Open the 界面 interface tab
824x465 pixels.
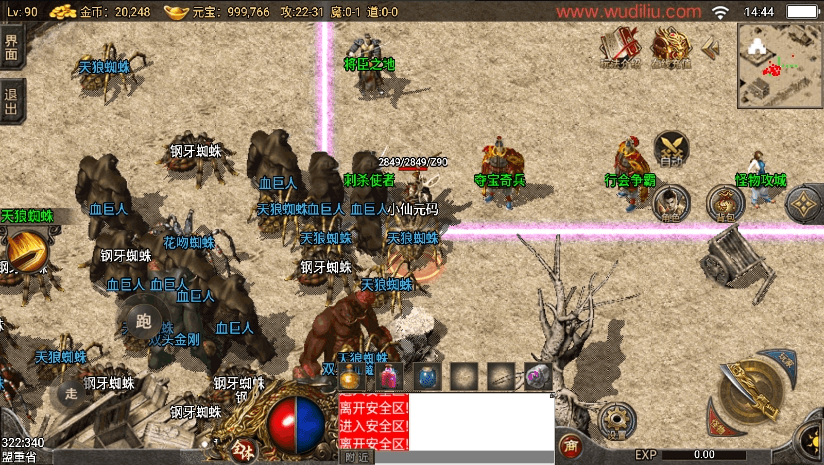click(x=11, y=47)
